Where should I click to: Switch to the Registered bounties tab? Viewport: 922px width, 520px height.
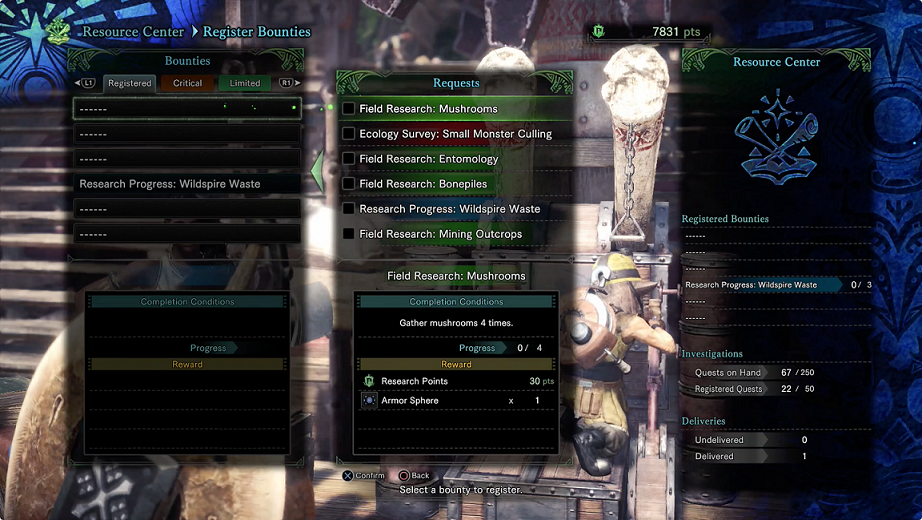point(129,84)
